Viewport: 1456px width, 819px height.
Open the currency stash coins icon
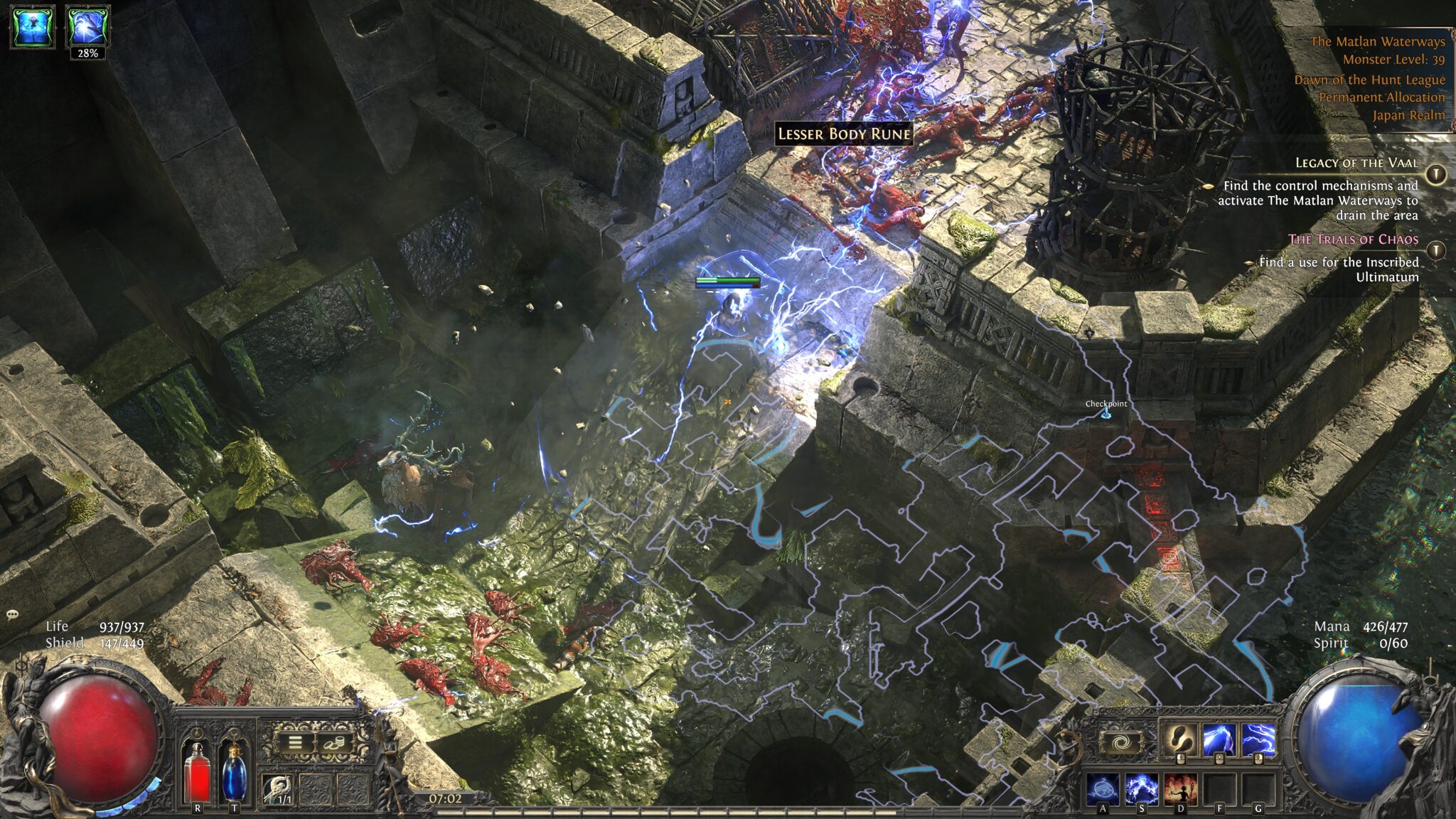pos(334,743)
